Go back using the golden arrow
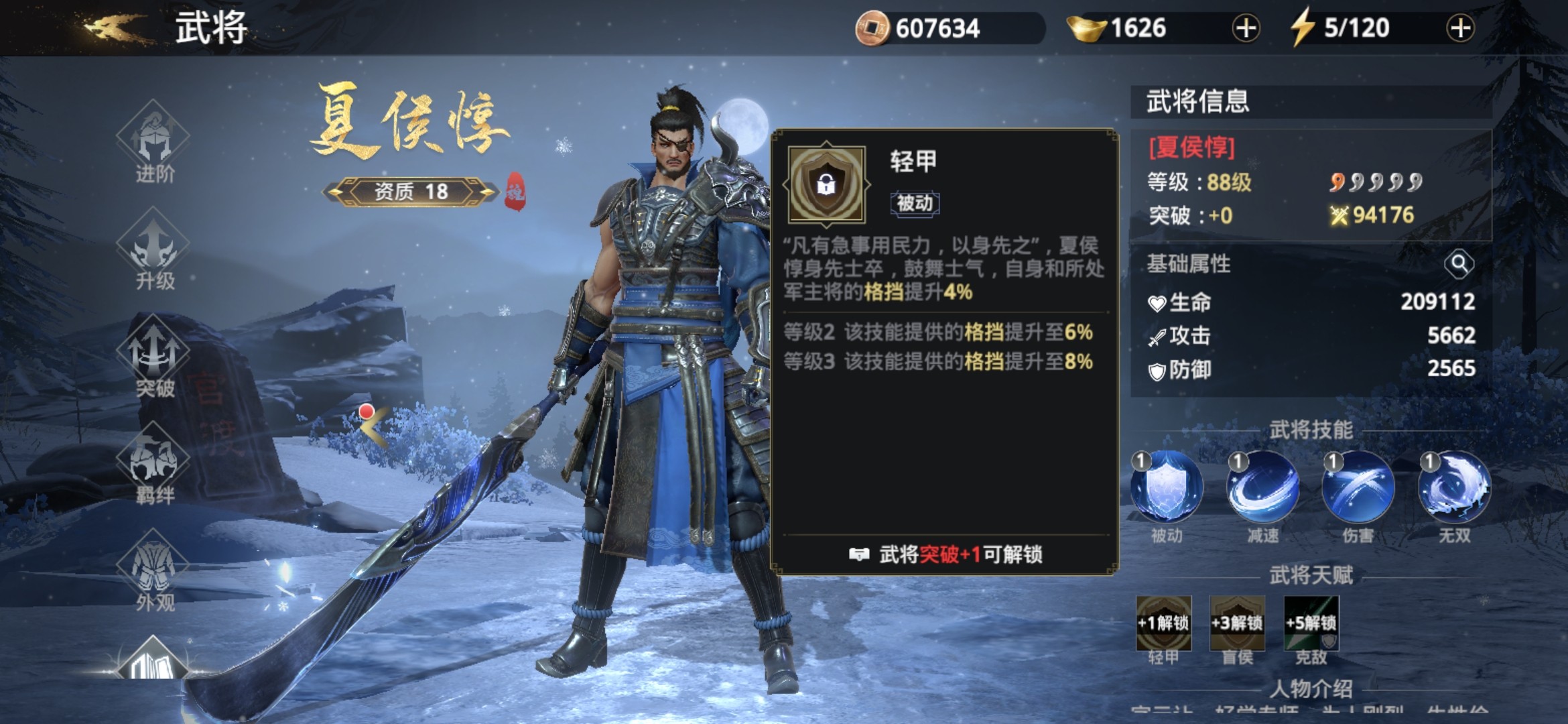The image size is (1568, 724). 115,28
